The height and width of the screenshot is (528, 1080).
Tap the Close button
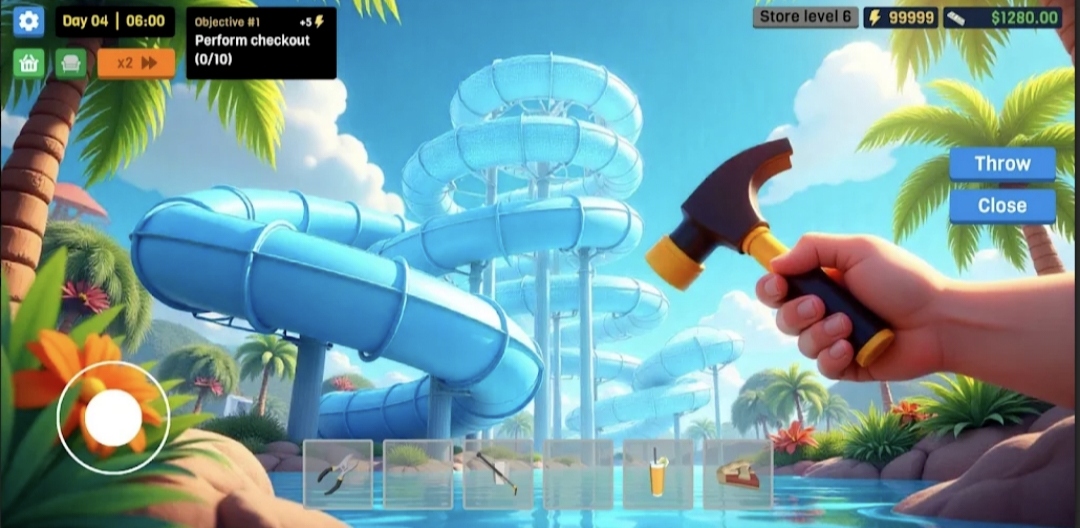pos(1002,206)
